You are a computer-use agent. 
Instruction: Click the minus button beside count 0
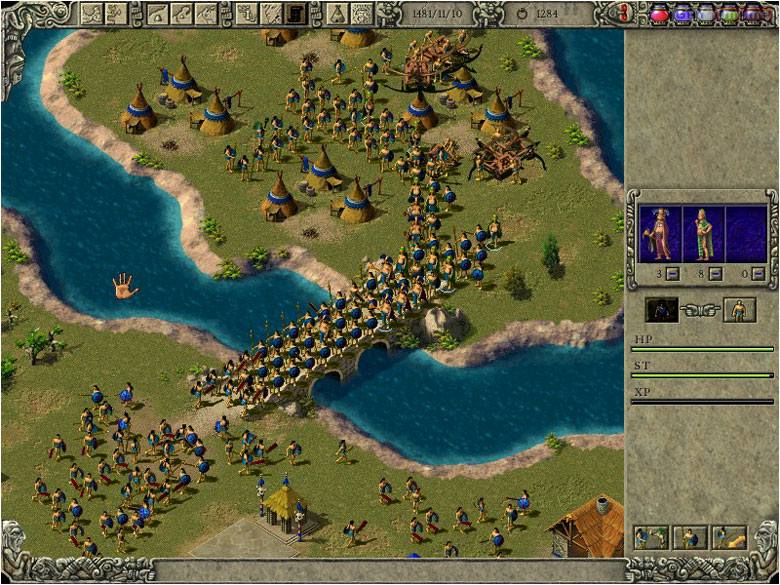[x=758, y=274]
